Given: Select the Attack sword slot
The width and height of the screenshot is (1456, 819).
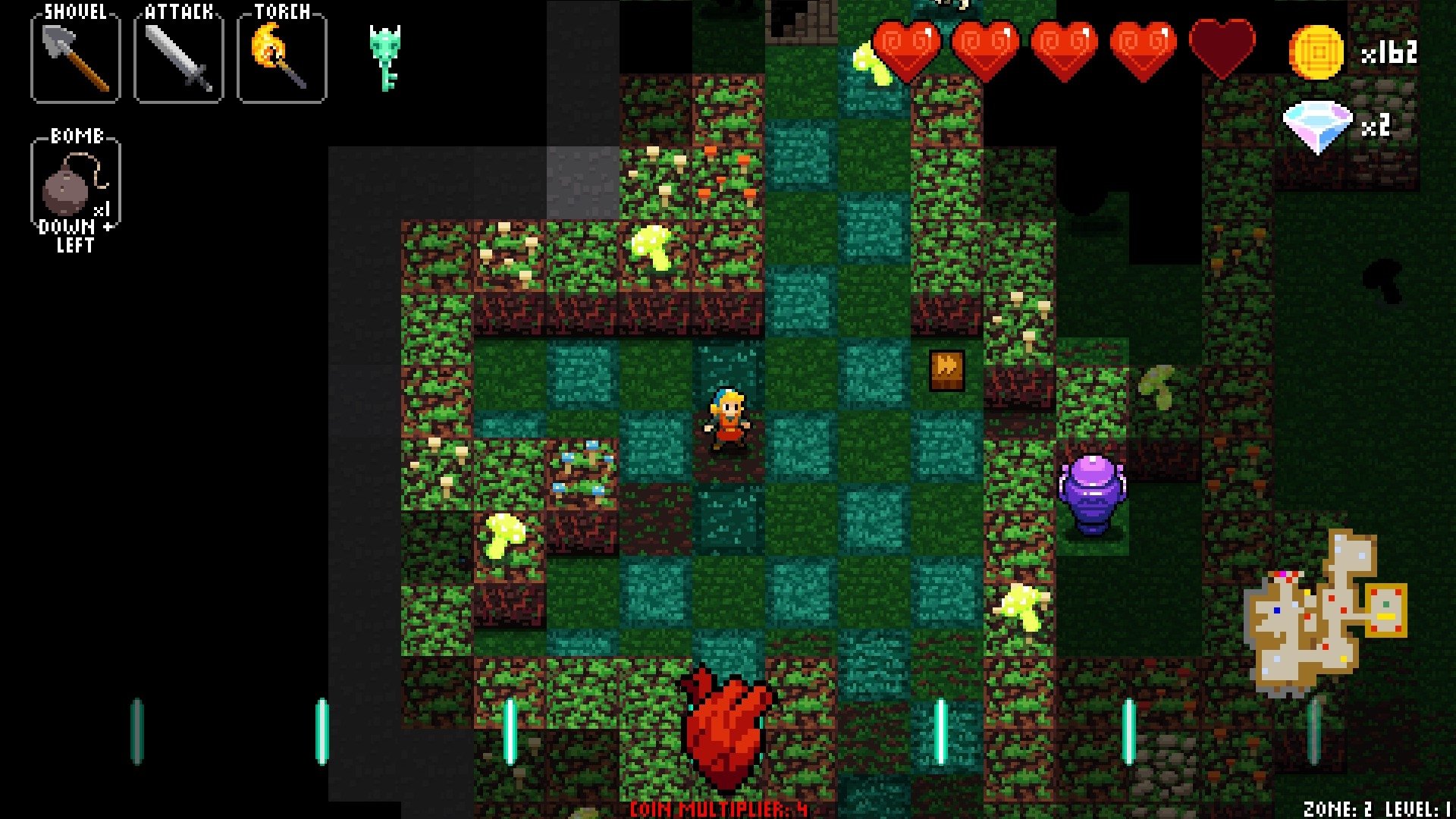Looking at the screenshot, I should coord(179,55).
